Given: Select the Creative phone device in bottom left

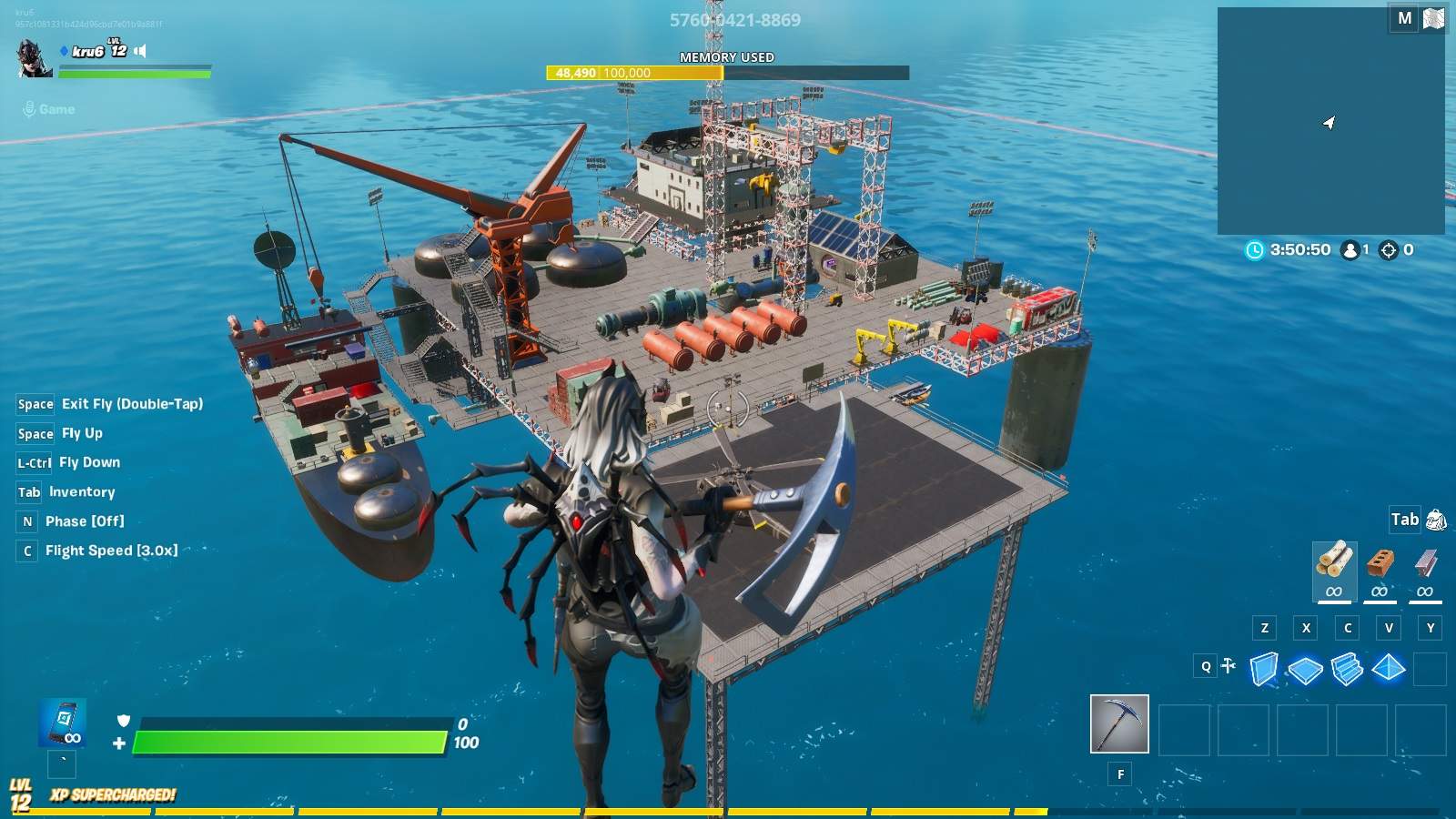Looking at the screenshot, I should tap(62, 721).
